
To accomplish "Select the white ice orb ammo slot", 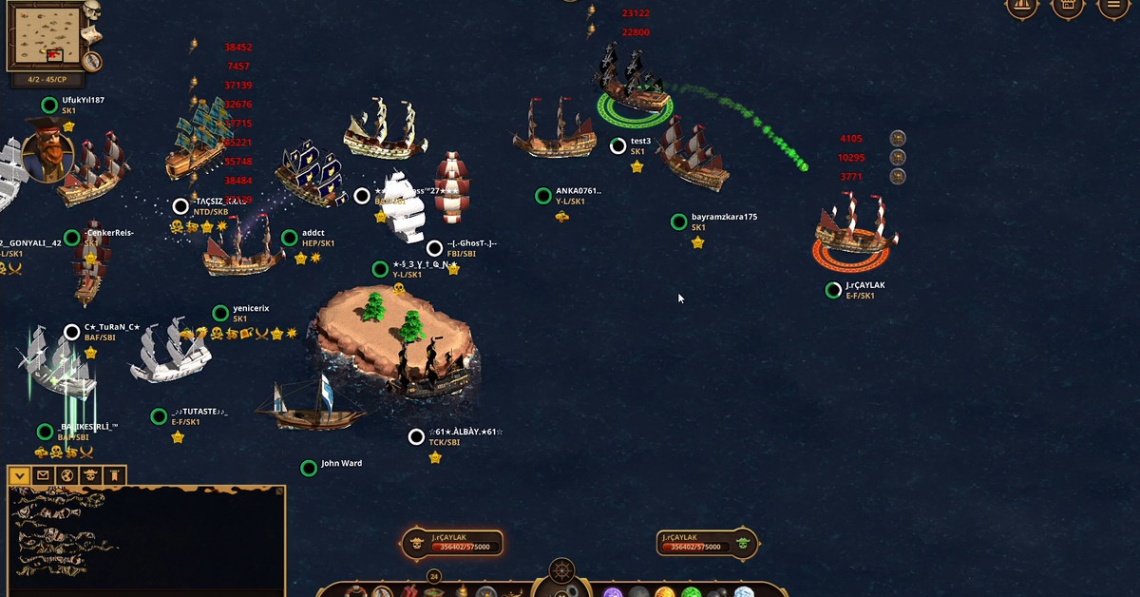I will [x=743, y=593].
